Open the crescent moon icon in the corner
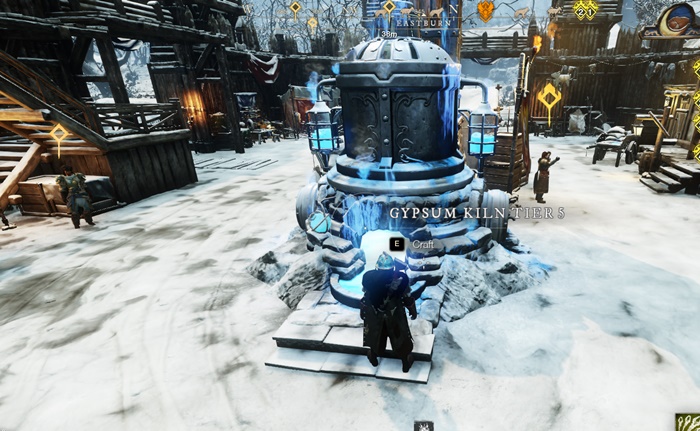 pyautogui.click(x=679, y=18)
